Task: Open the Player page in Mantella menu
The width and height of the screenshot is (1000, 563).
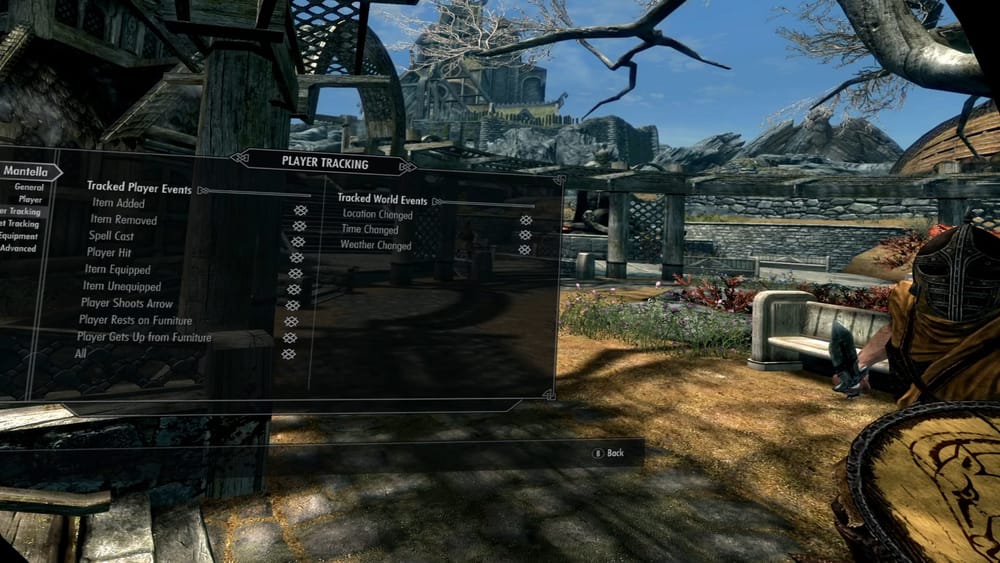Action: (x=30, y=199)
